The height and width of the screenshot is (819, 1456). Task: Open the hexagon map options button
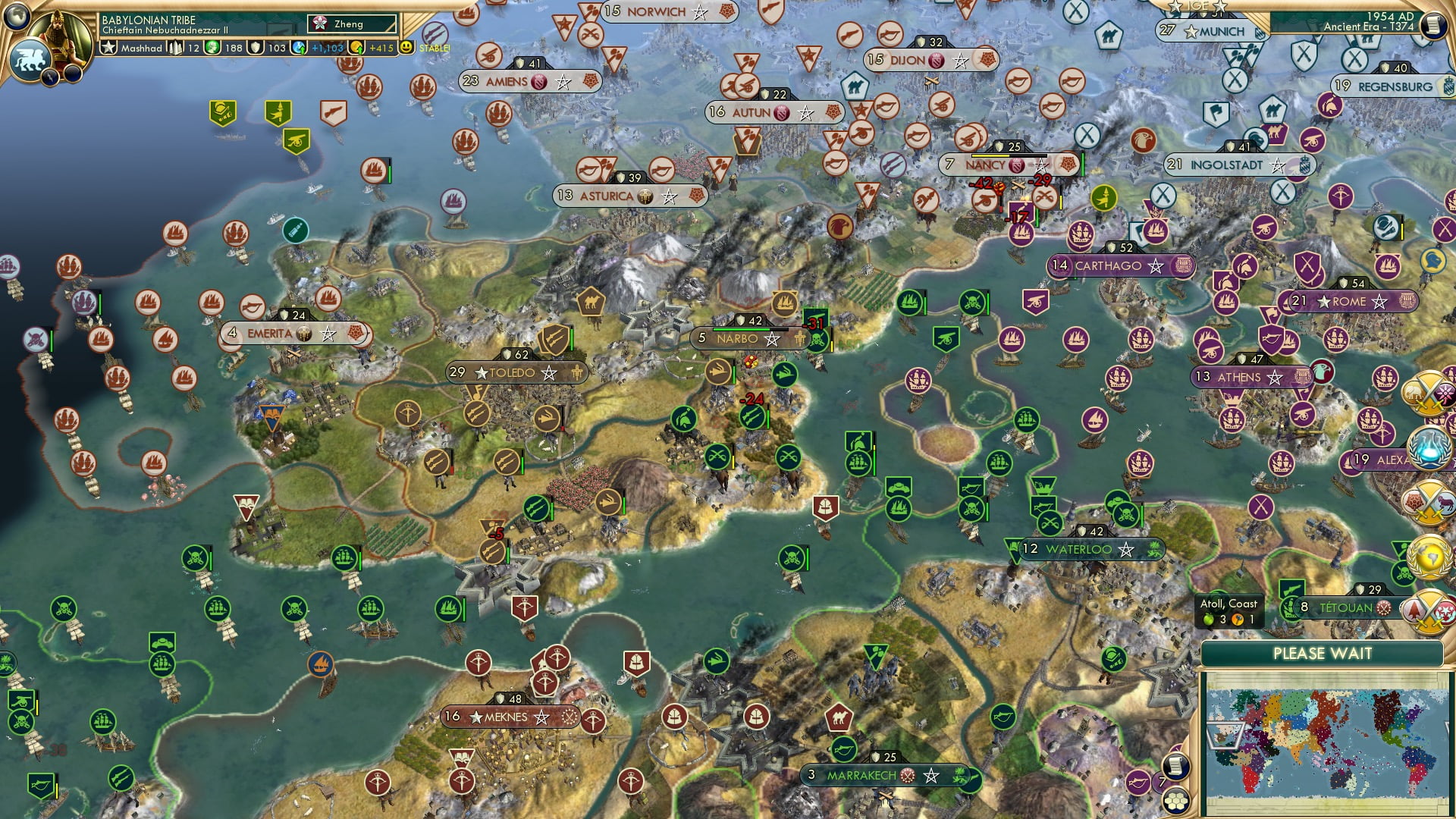point(1176,801)
